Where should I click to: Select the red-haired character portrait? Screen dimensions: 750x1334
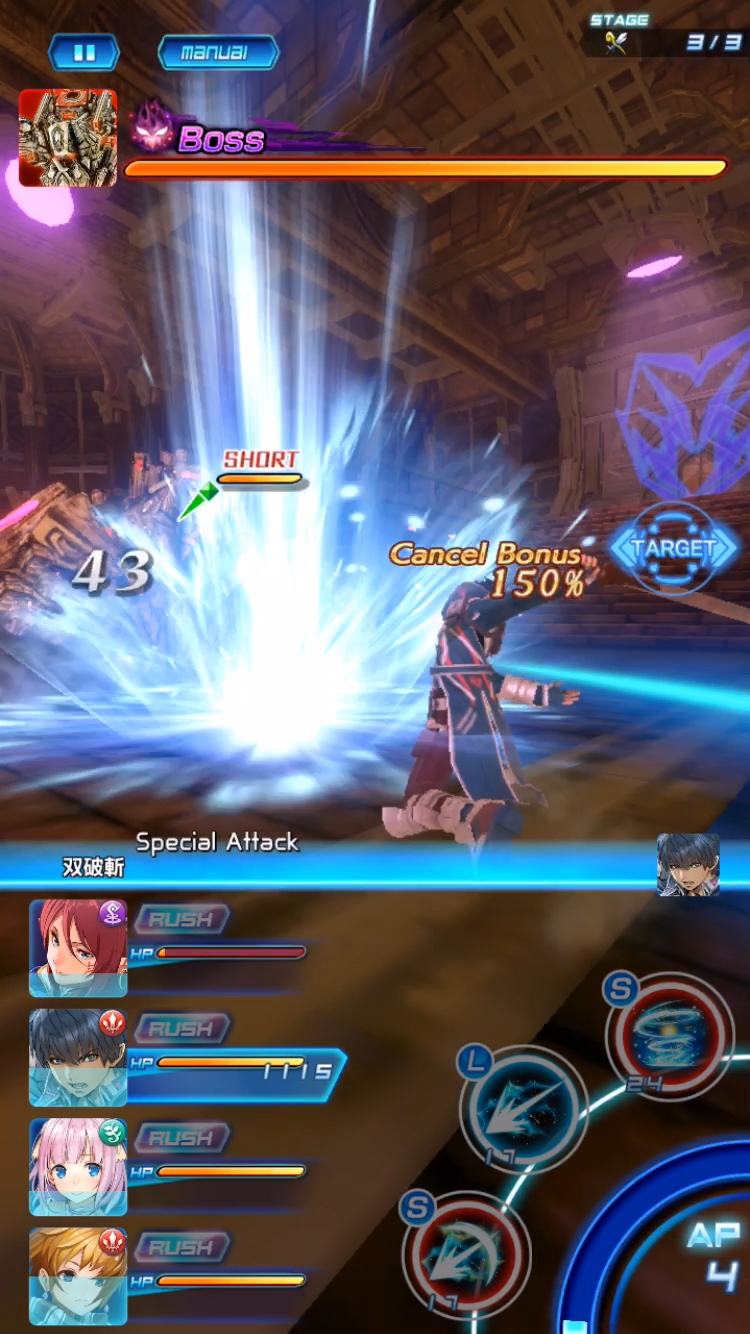pos(78,947)
